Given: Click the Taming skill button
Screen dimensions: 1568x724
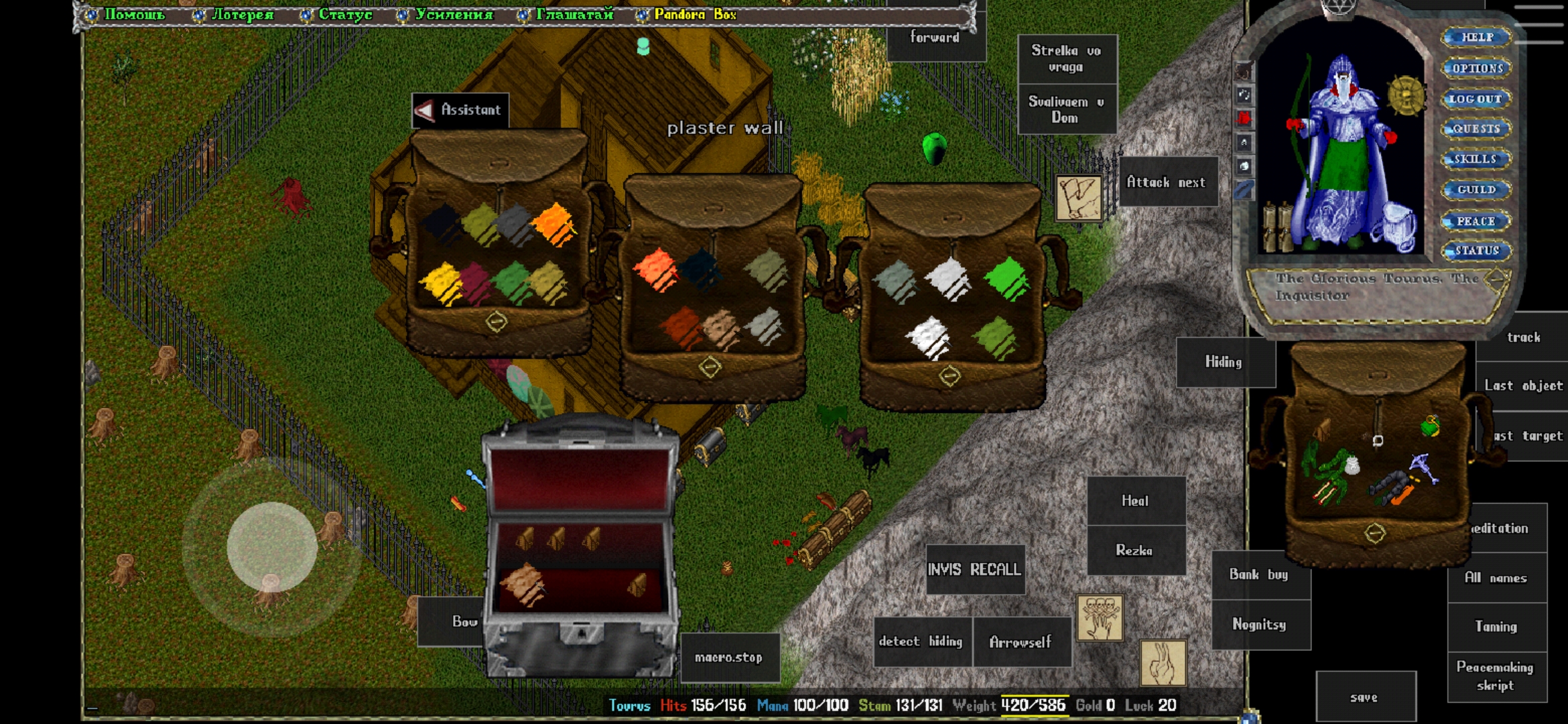Looking at the screenshot, I should point(1496,626).
